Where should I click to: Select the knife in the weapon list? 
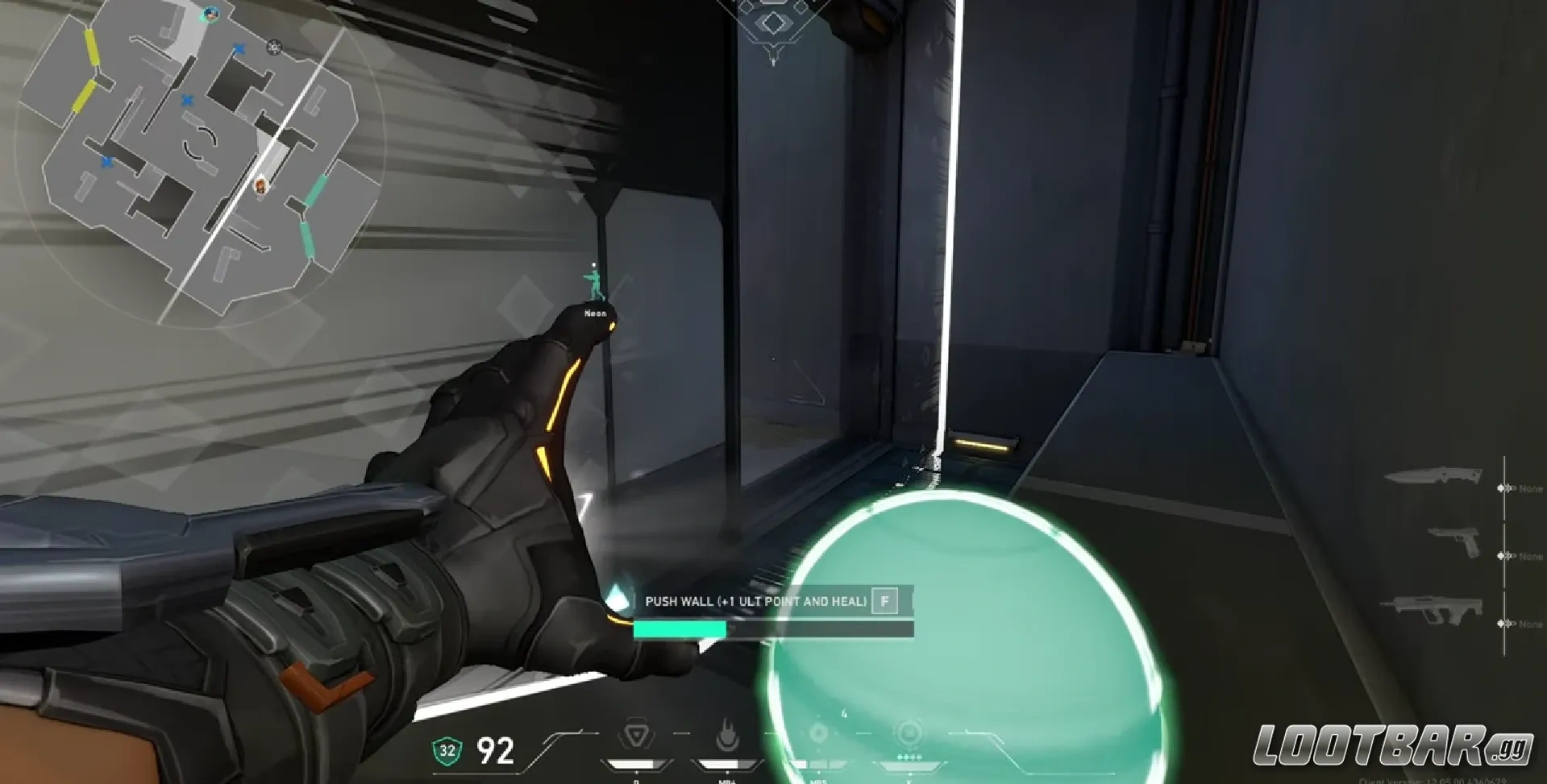click(x=1433, y=476)
